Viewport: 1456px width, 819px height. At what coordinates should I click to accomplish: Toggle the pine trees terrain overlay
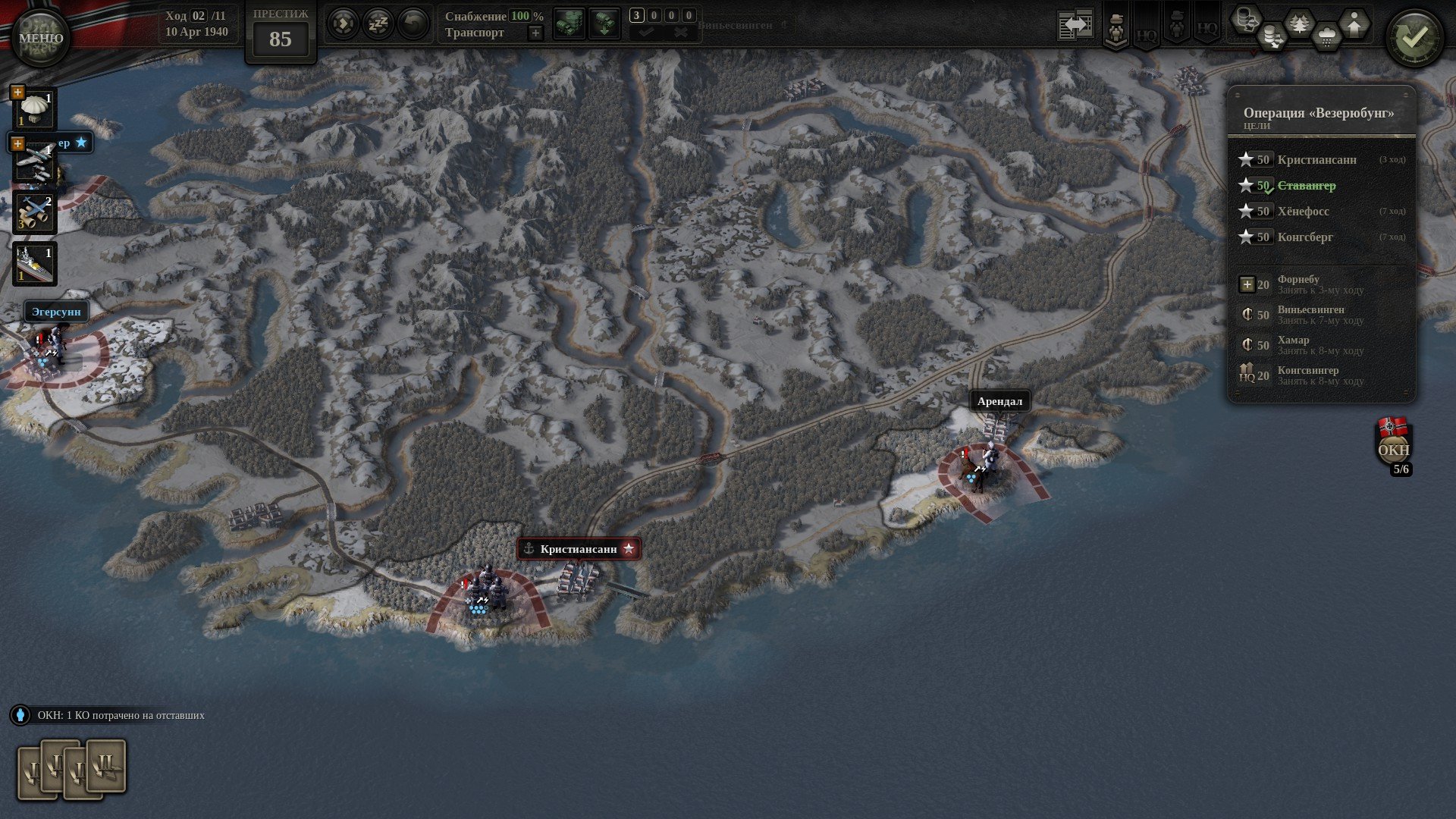click(x=1300, y=24)
